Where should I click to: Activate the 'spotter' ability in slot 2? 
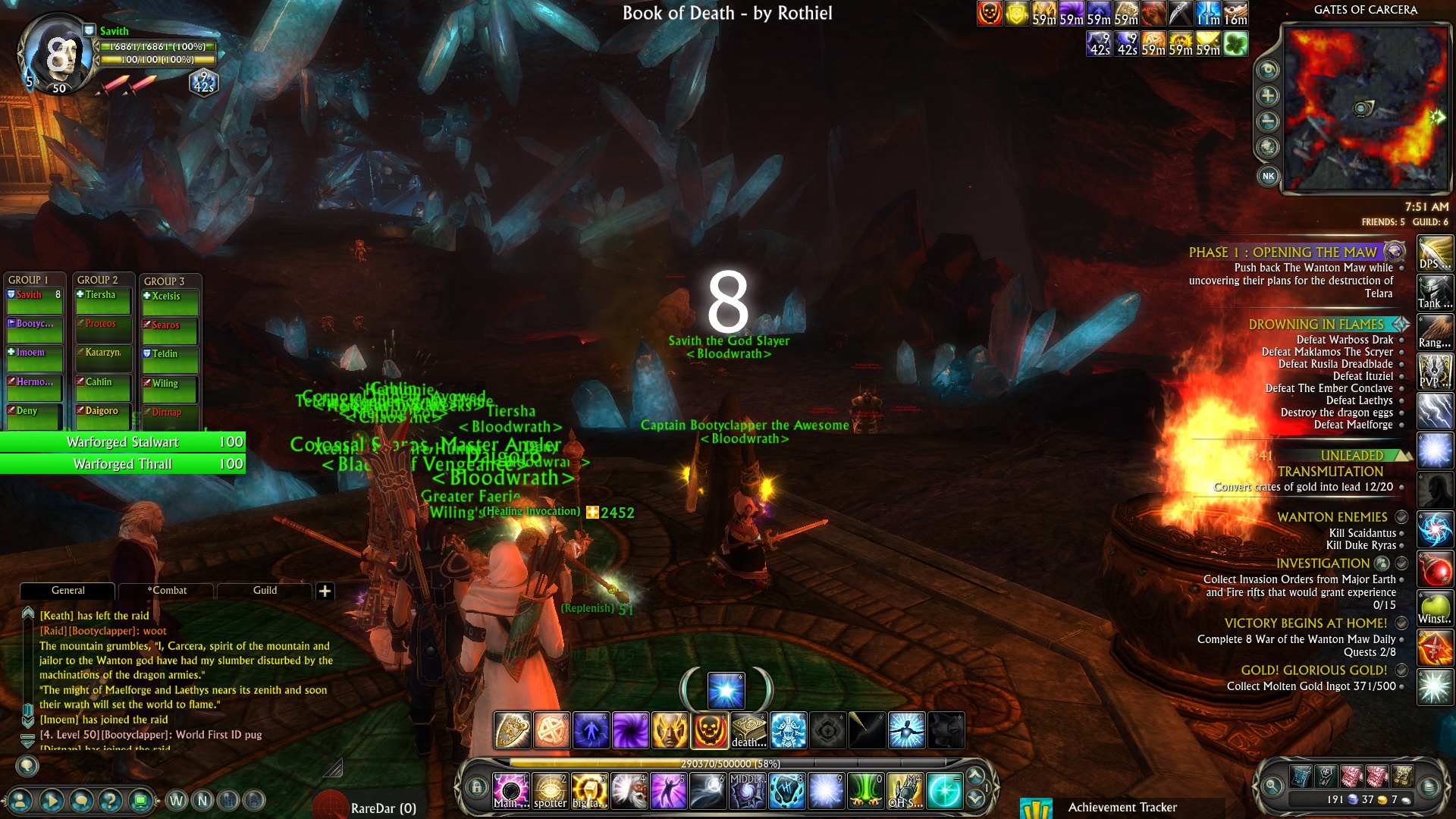click(x=551, y=791)
